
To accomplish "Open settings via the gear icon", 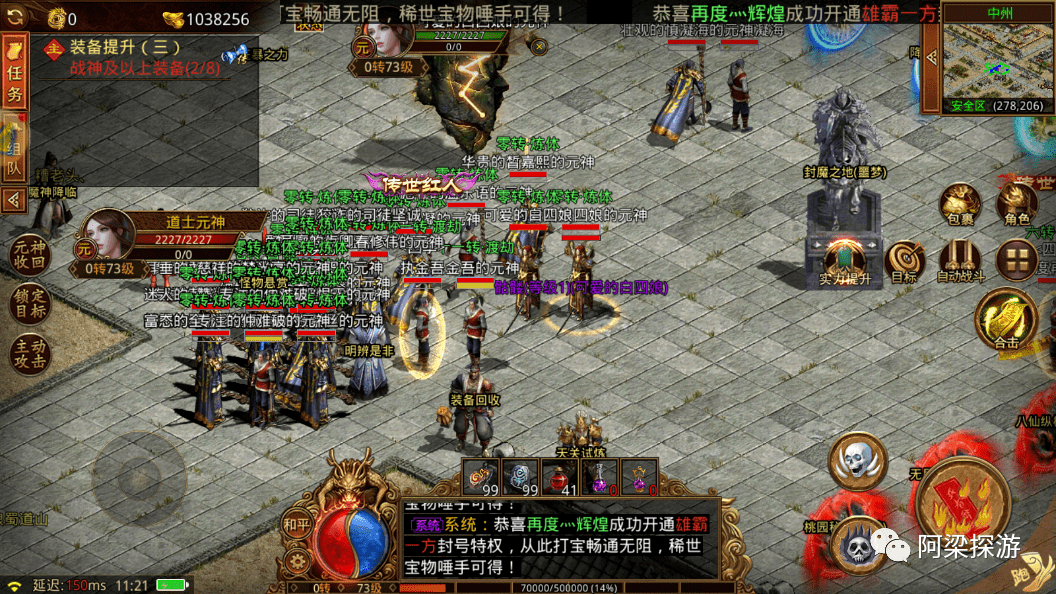I will click(296, 562).
